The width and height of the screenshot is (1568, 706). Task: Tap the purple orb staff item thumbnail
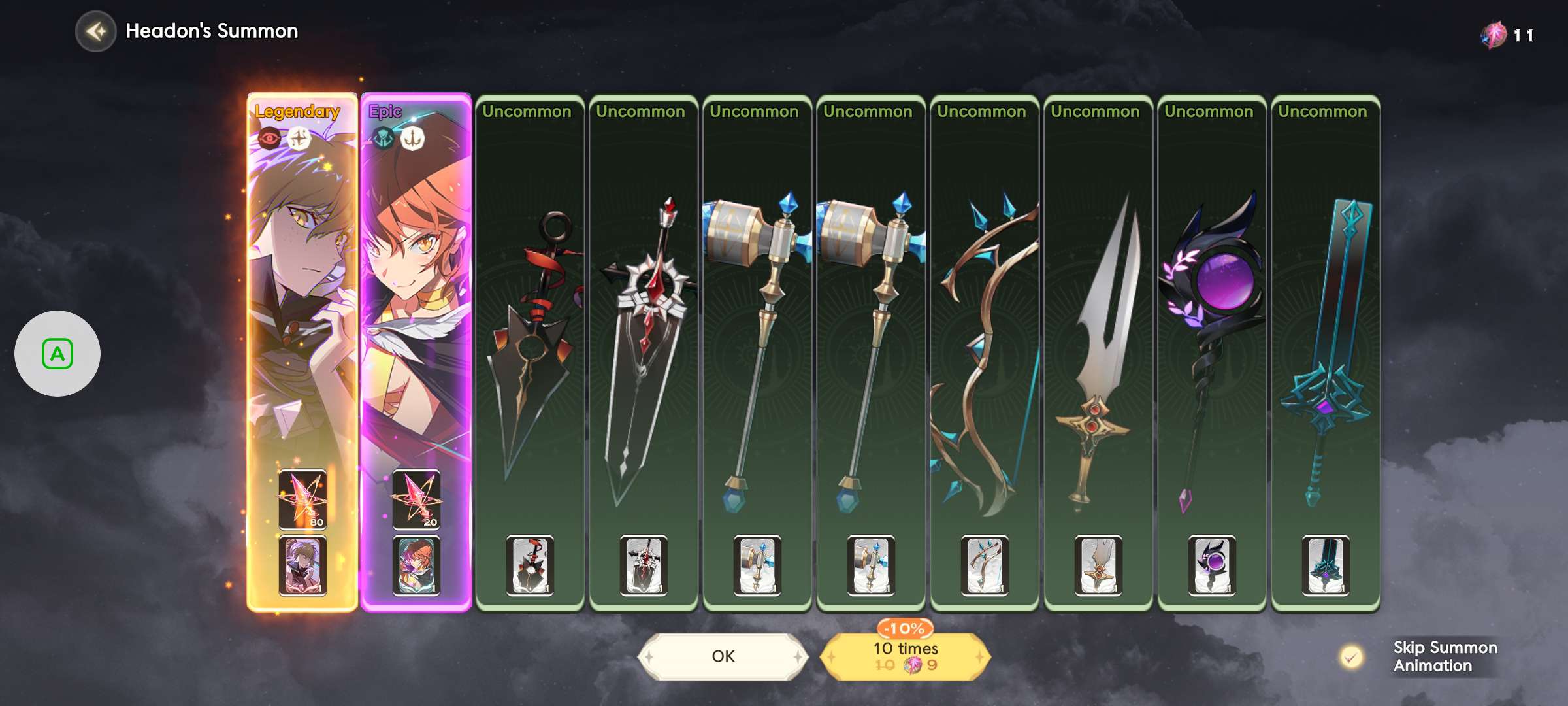[1212, 565]
